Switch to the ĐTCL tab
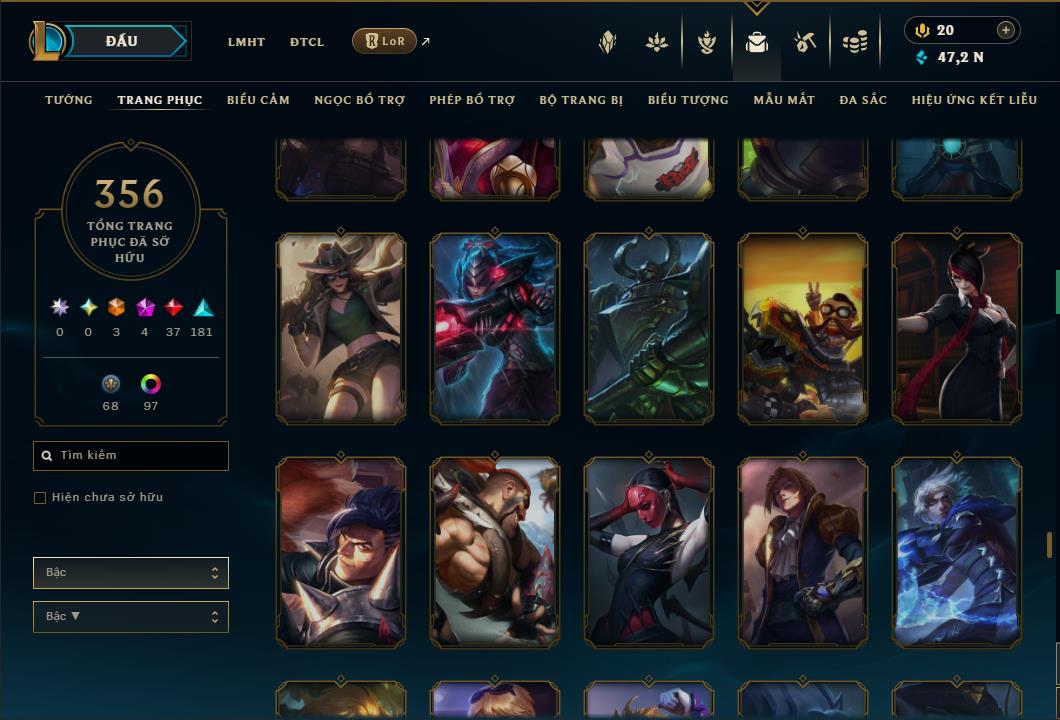This screenshot has width=1060, height=720. (307, 42)
